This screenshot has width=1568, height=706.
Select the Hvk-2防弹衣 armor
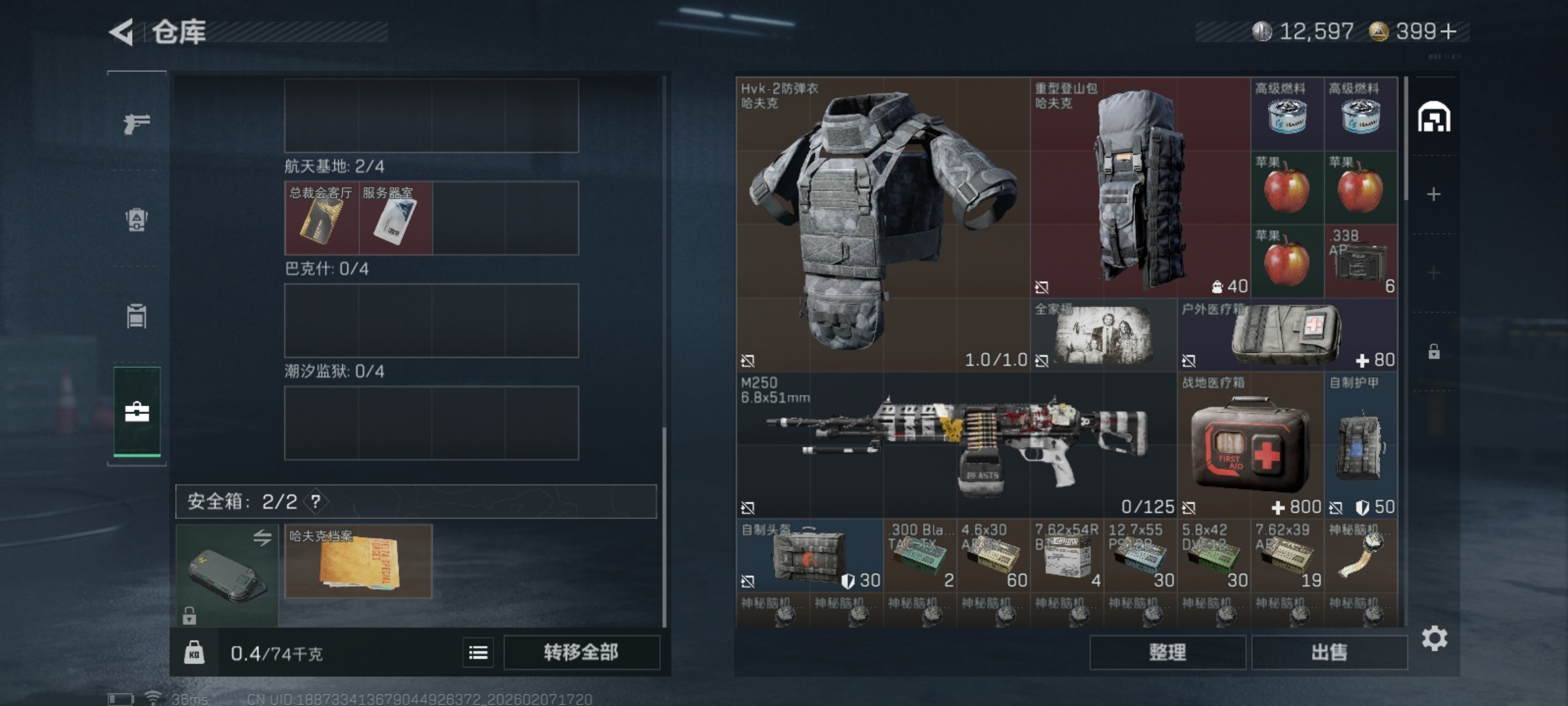click(882, 222)
